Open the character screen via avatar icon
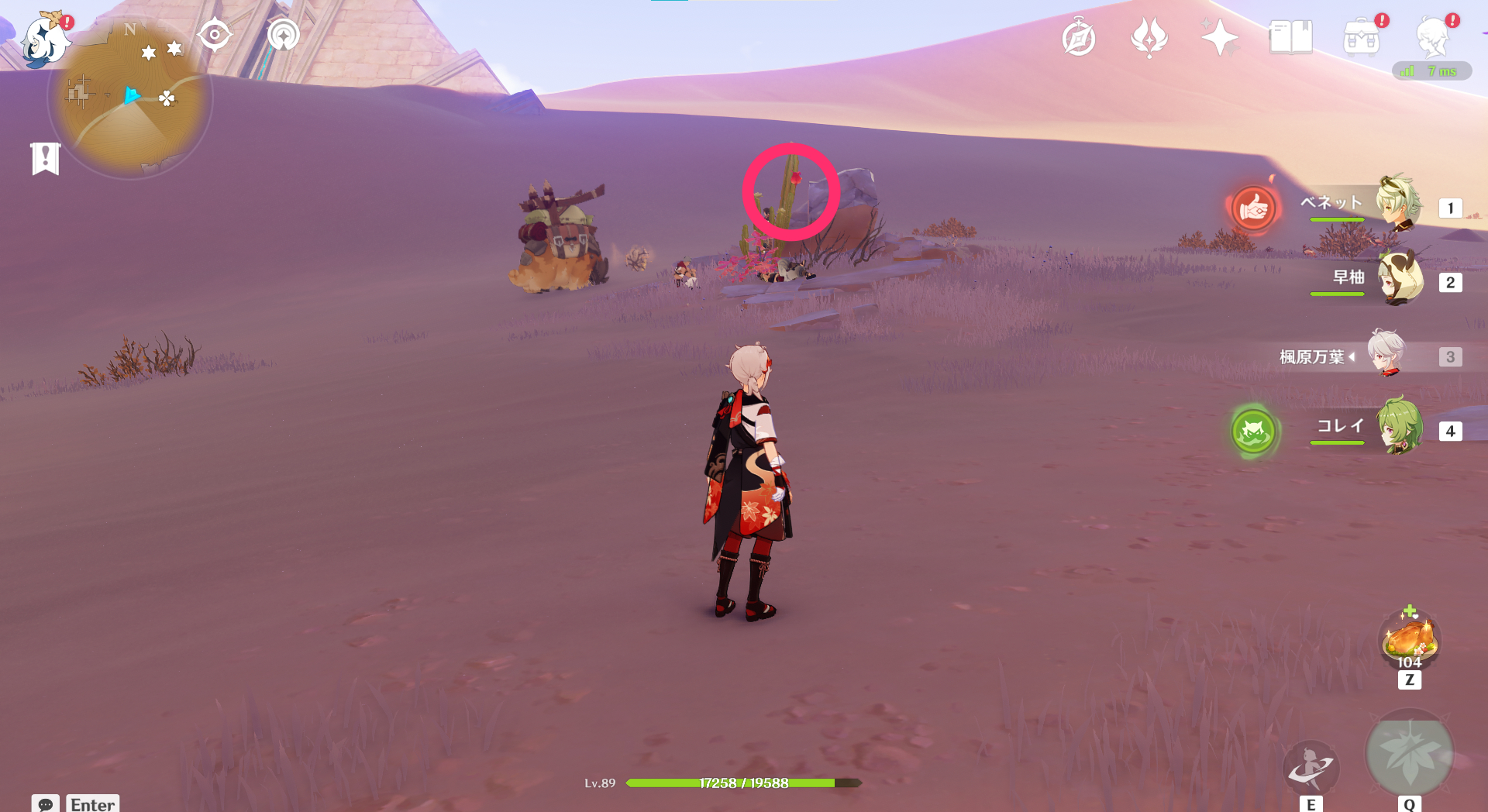Image resolution: width=1488 pixels, height=812 pixels. pyautogui.click(x=1435, y=36)
